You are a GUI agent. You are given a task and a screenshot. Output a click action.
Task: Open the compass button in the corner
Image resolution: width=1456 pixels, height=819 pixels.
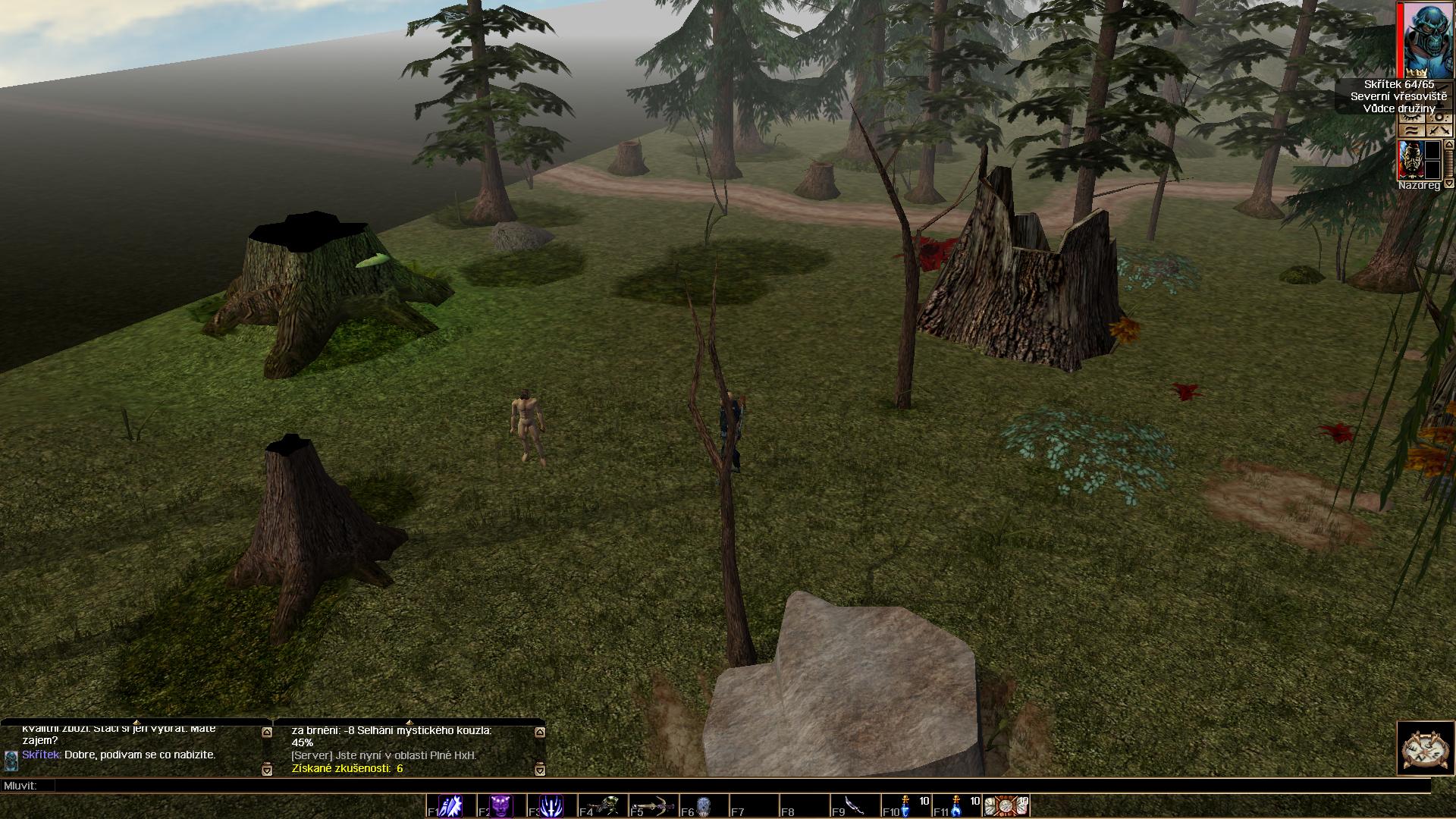[1425, 748]
